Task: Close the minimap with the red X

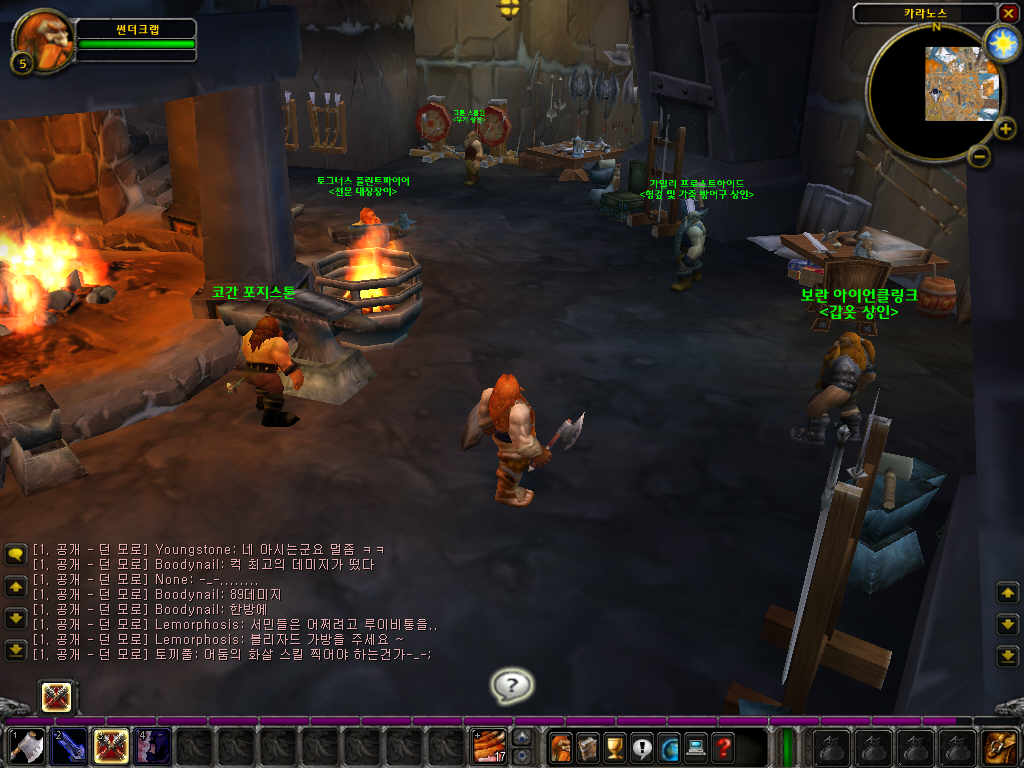Action: pos(1007,13)
